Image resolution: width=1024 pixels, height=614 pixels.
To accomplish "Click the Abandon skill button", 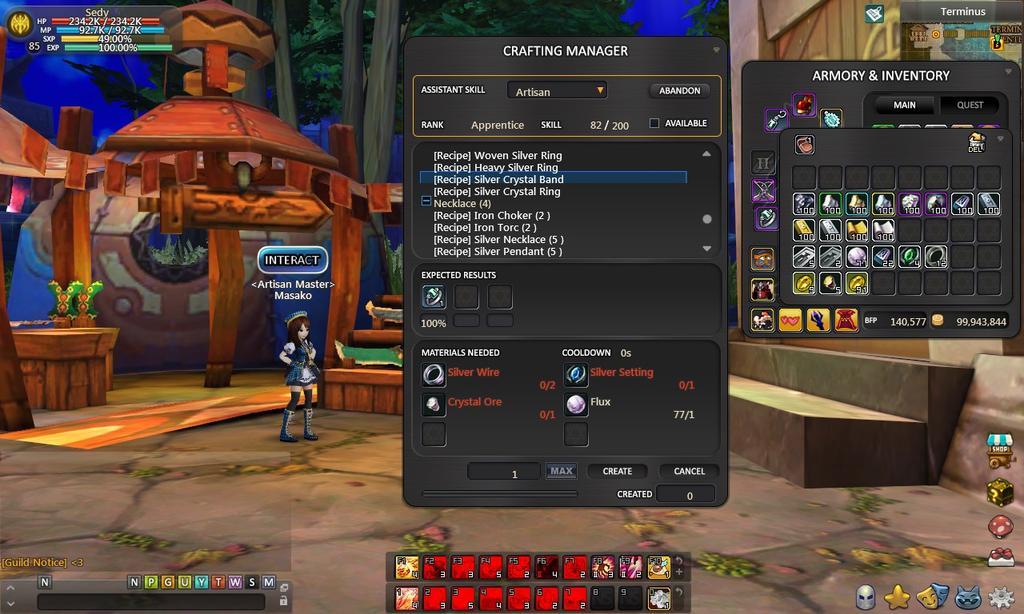I will (679, 91).
